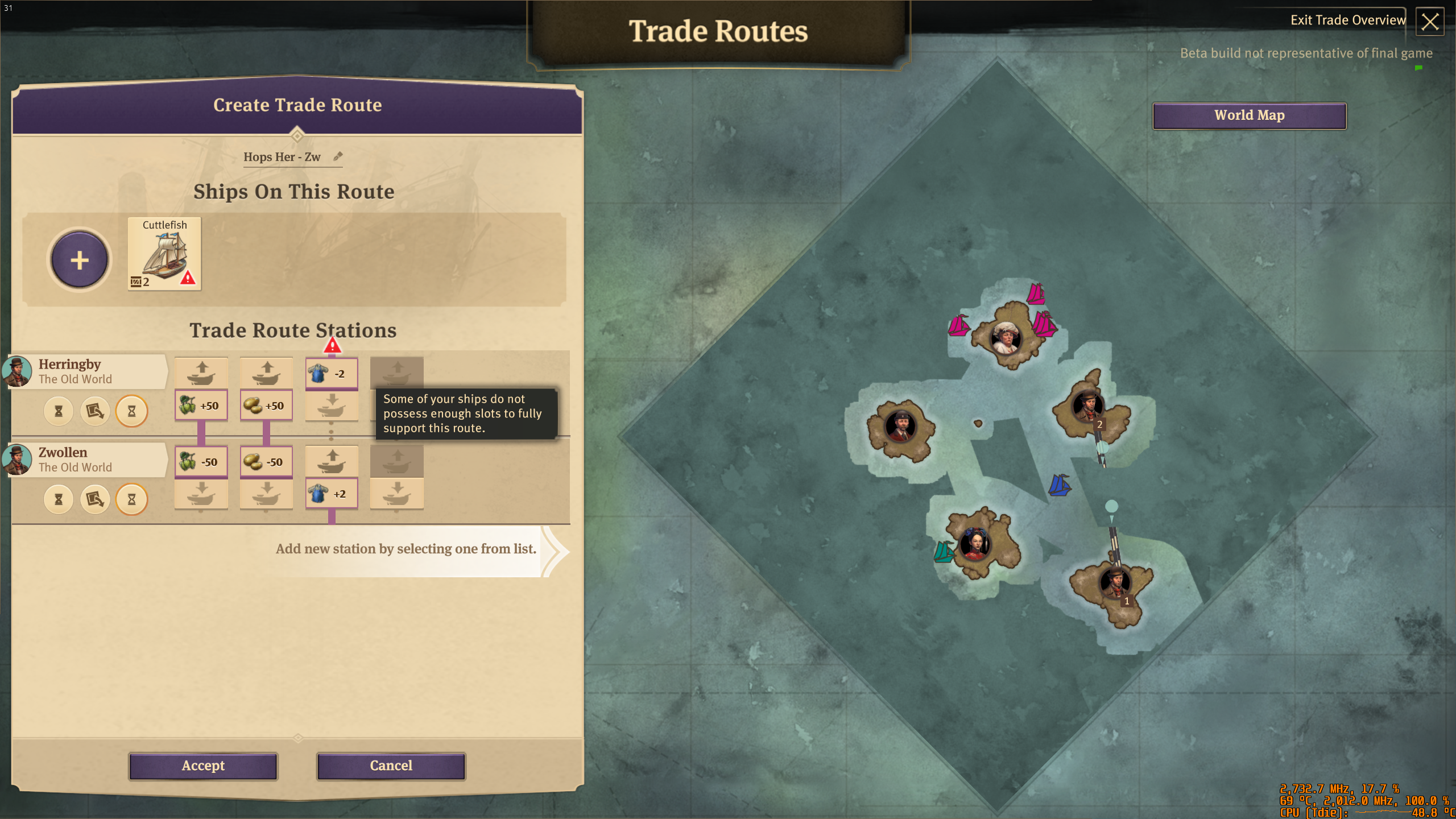Edit the route name with pencil icon
Image resolution: width=1456 pixels, height=819 pixels.
pyautogui.click(x=338, y=156)
